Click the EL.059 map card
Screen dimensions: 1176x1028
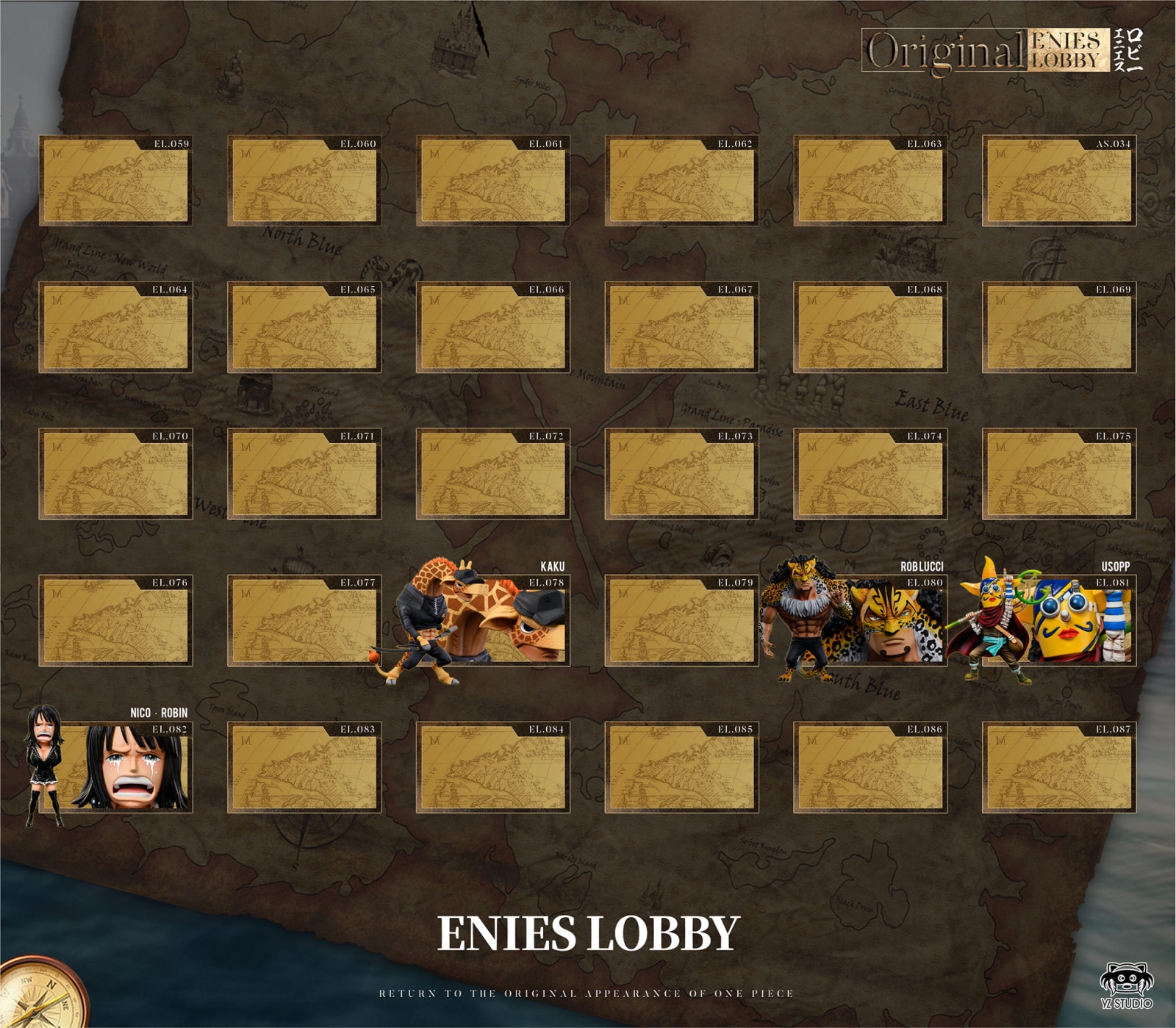115,180
